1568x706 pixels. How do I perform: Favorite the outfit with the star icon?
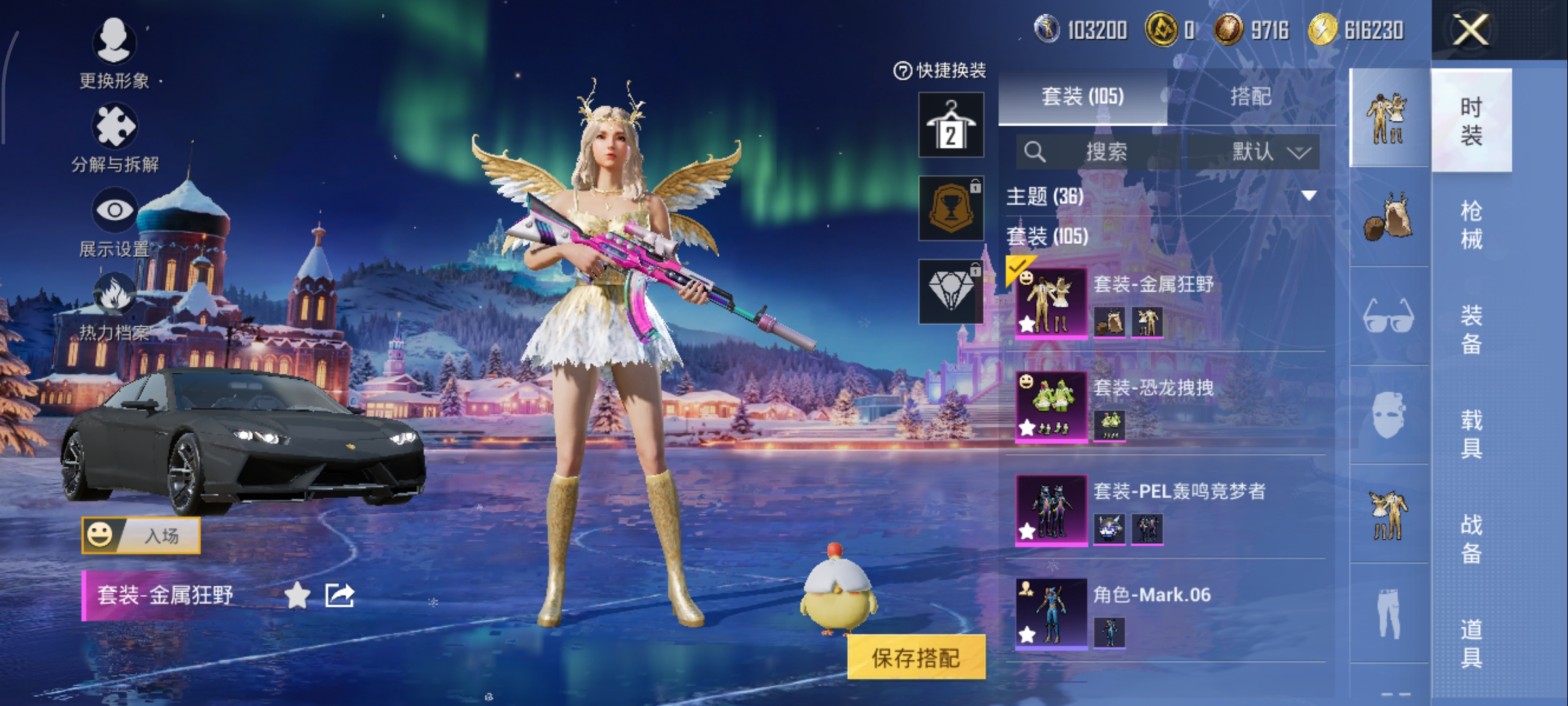[297, 596]
